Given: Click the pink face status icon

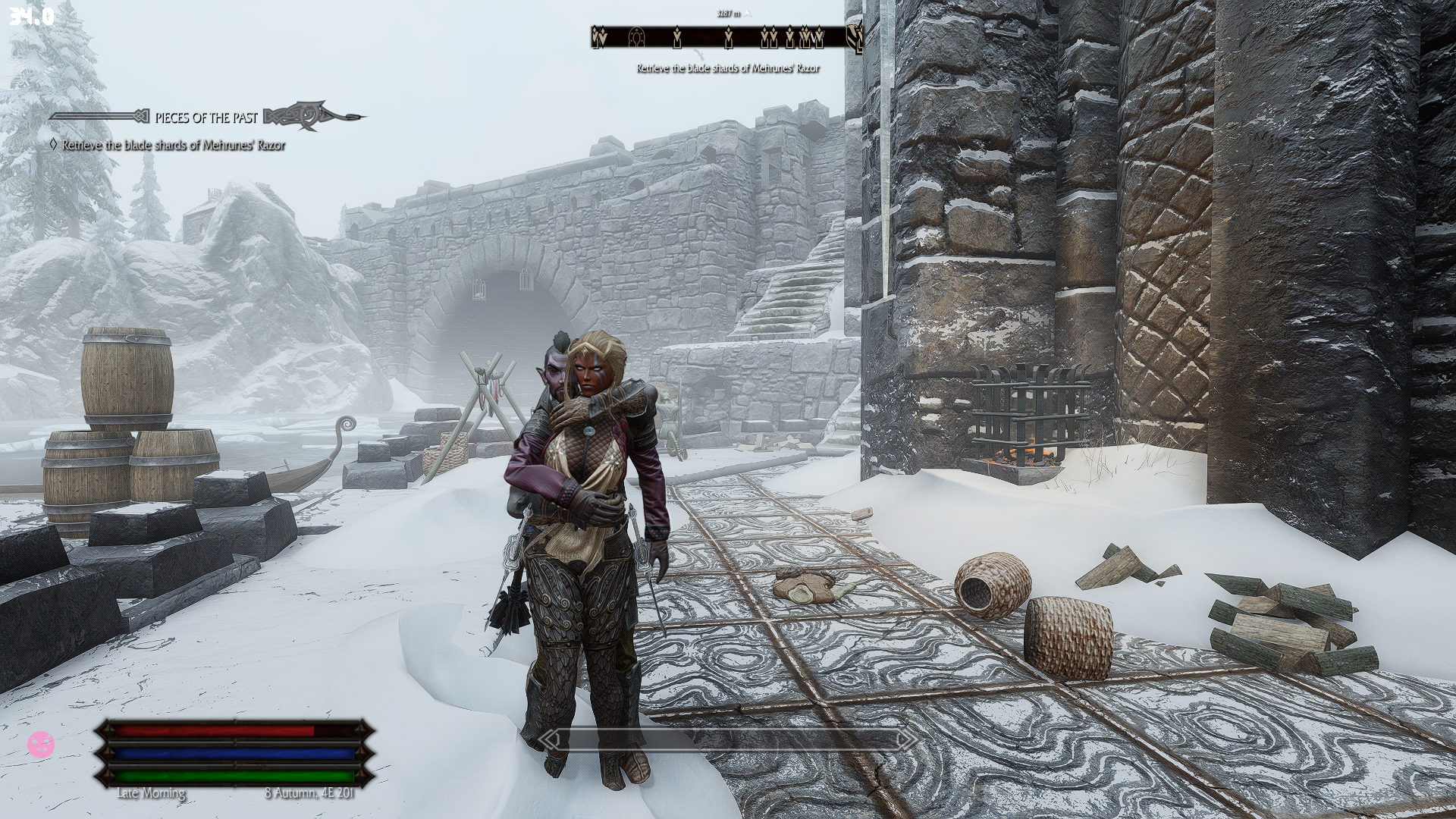Looking at the screenshot, I should 40,744.
